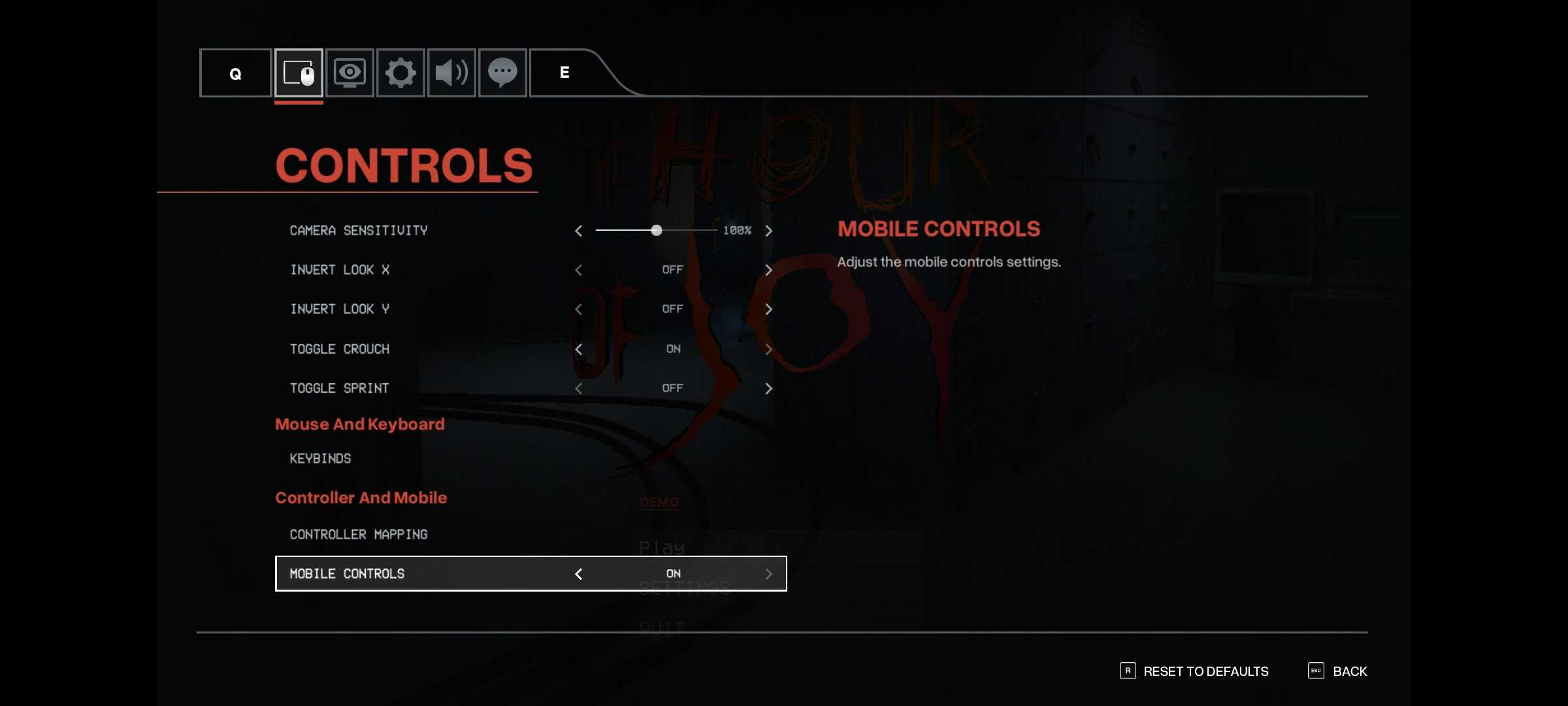Image resolution: width=1568 pixels, height=706 pixels.
Task: Toggle Invert Look Y with right arrow
Action: coord(768,309)
